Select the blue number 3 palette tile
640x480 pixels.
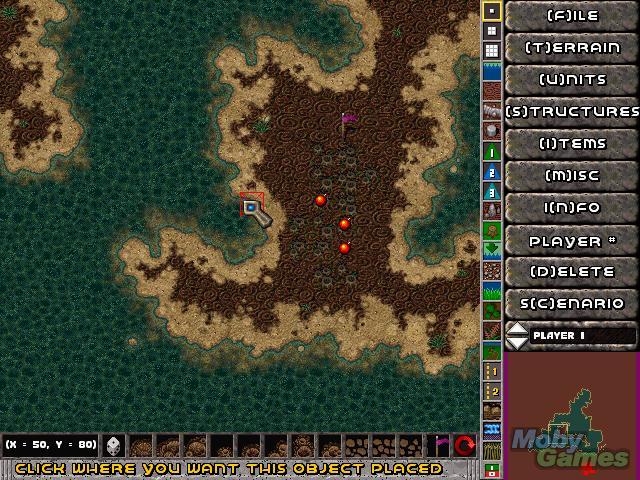click(x=491, y=190)
